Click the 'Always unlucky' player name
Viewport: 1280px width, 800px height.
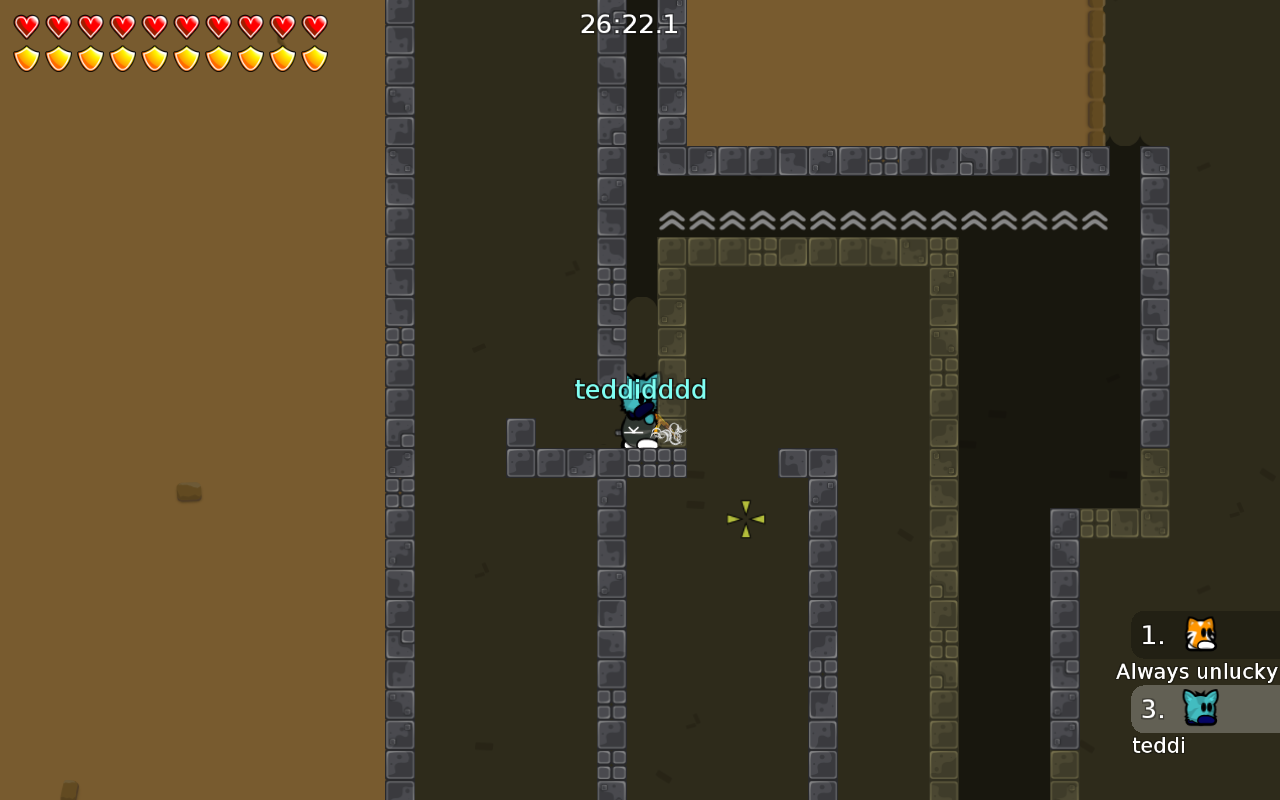point(1196,671)
